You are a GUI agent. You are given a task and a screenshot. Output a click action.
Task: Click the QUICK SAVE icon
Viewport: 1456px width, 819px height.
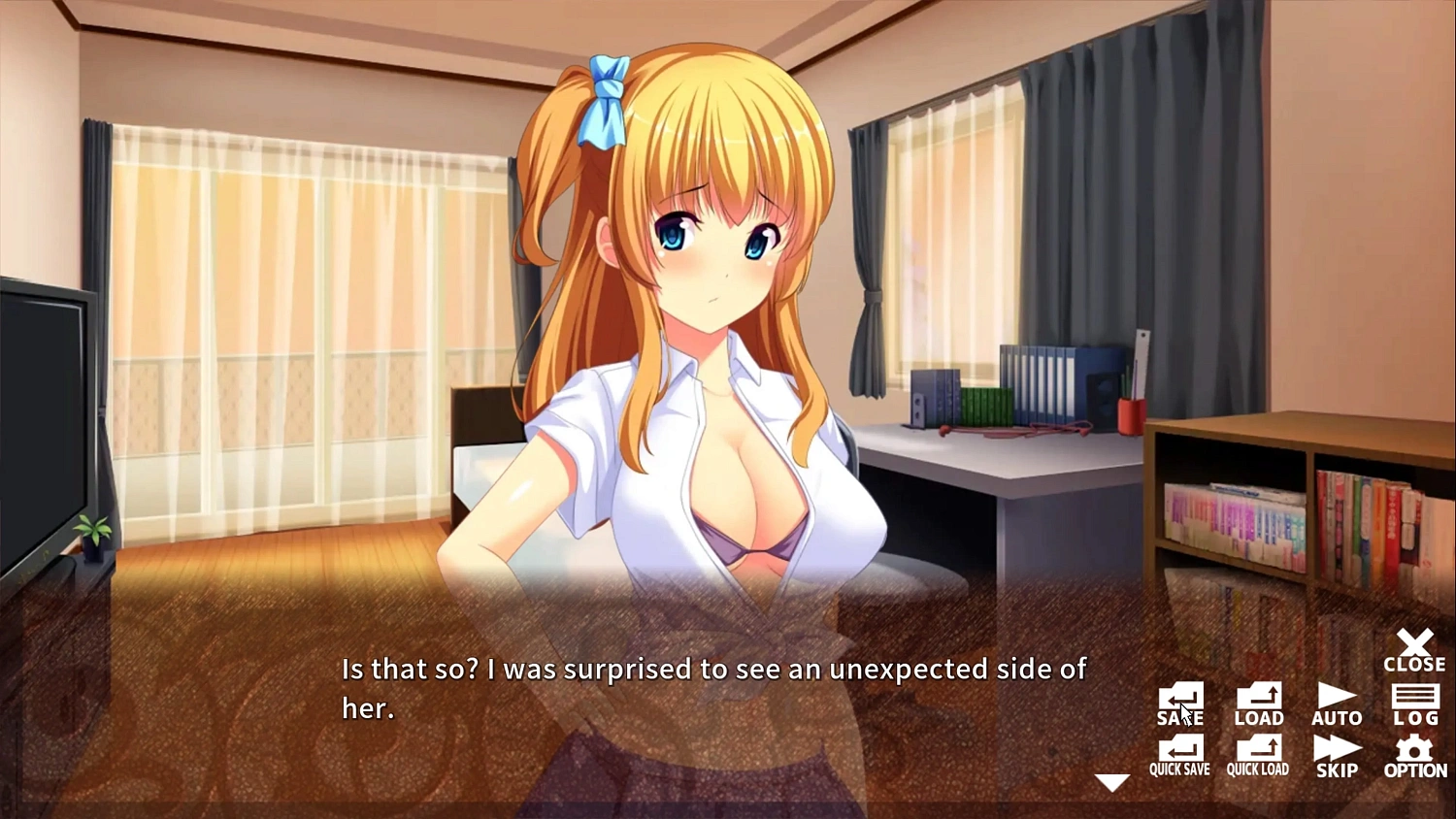1179,752
